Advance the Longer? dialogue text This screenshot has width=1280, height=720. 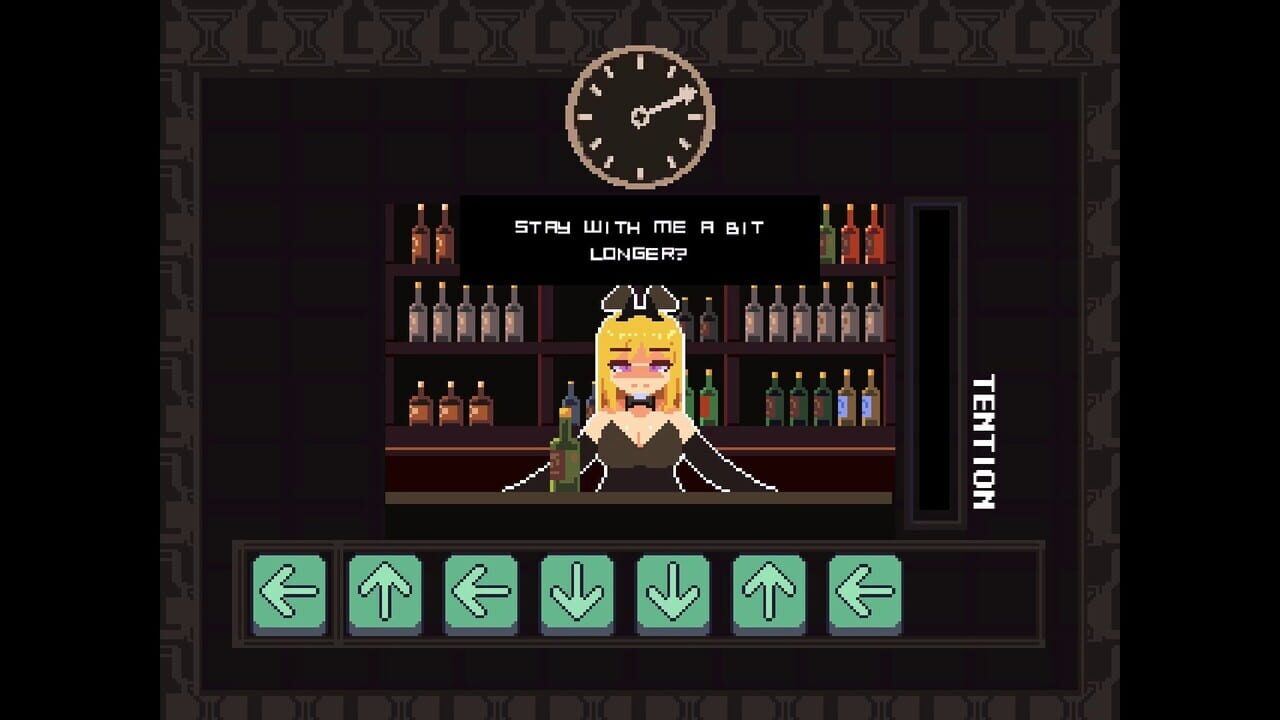636,255
